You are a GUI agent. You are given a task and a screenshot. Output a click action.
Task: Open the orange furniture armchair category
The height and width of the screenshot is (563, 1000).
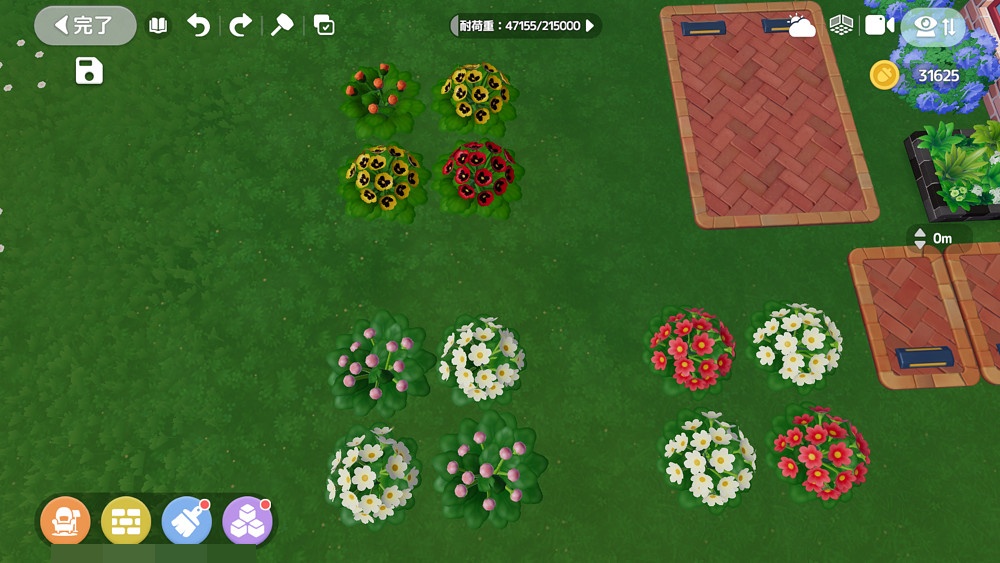[x=65, y=521]
